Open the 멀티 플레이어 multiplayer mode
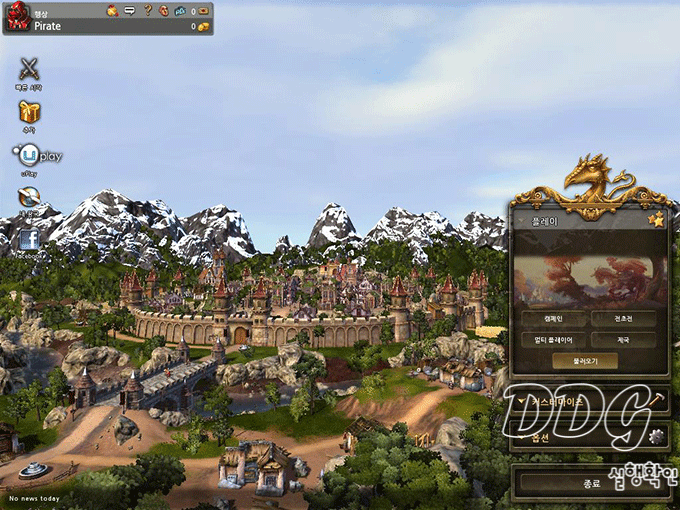The width and height of the screenshot is (680, 510). 552,339
